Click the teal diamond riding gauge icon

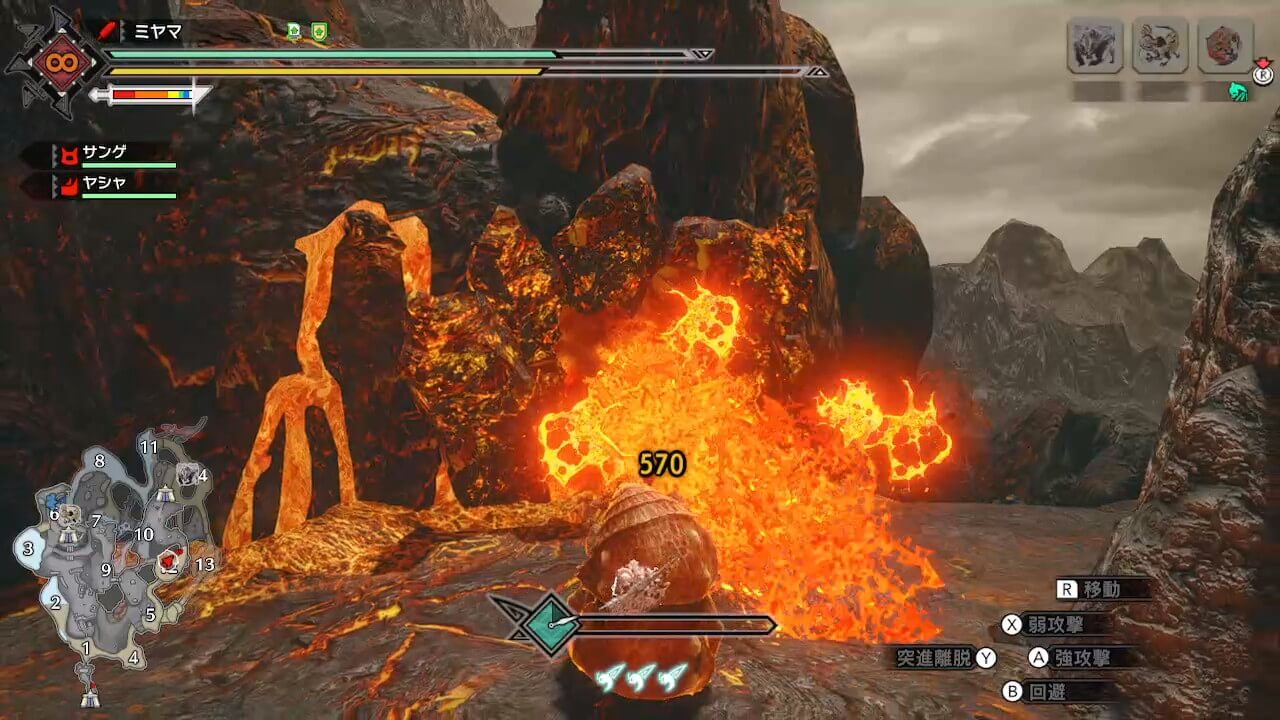549,625
